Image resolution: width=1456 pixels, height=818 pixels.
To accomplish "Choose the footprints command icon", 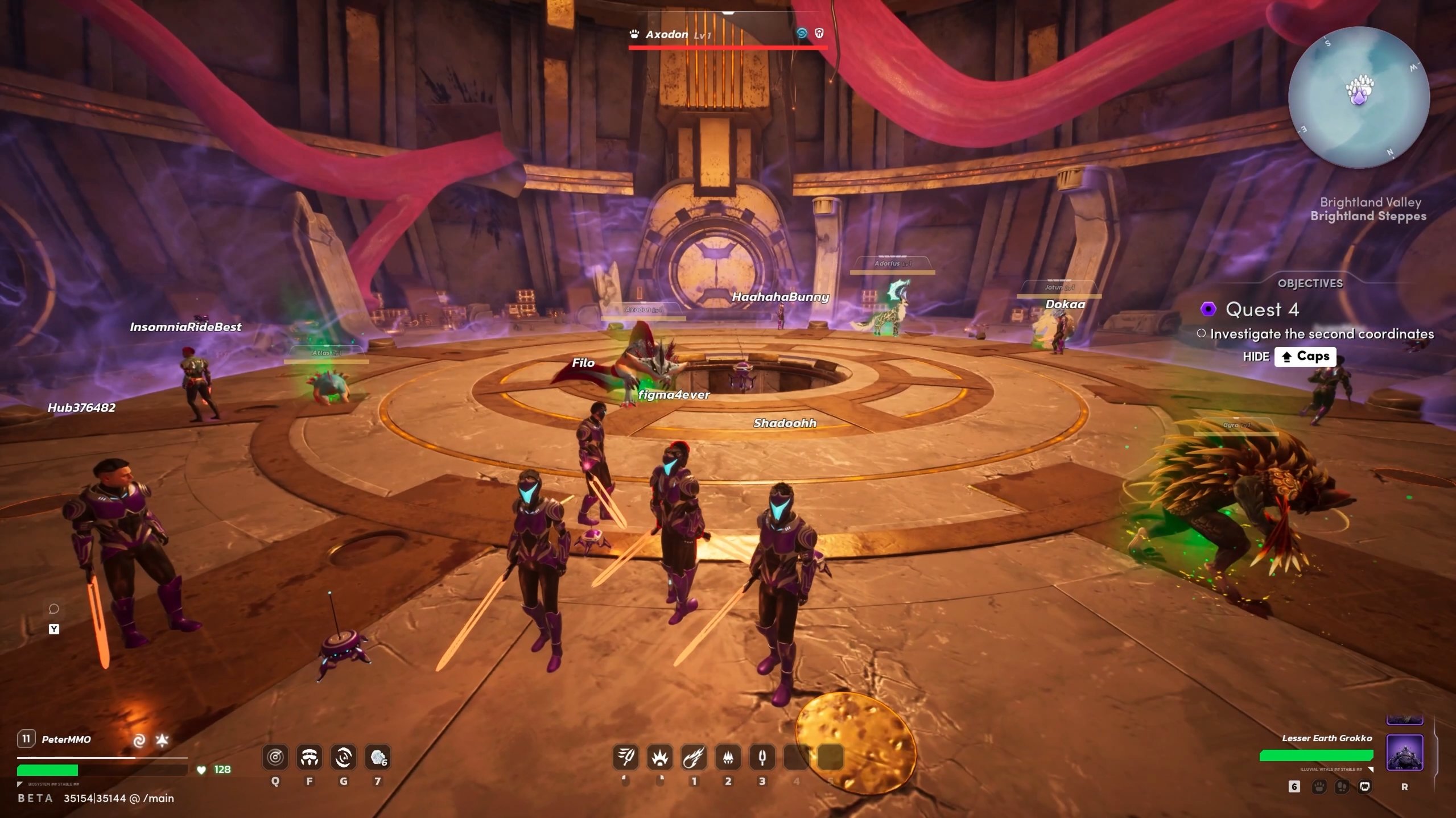I will [1342, 787].
